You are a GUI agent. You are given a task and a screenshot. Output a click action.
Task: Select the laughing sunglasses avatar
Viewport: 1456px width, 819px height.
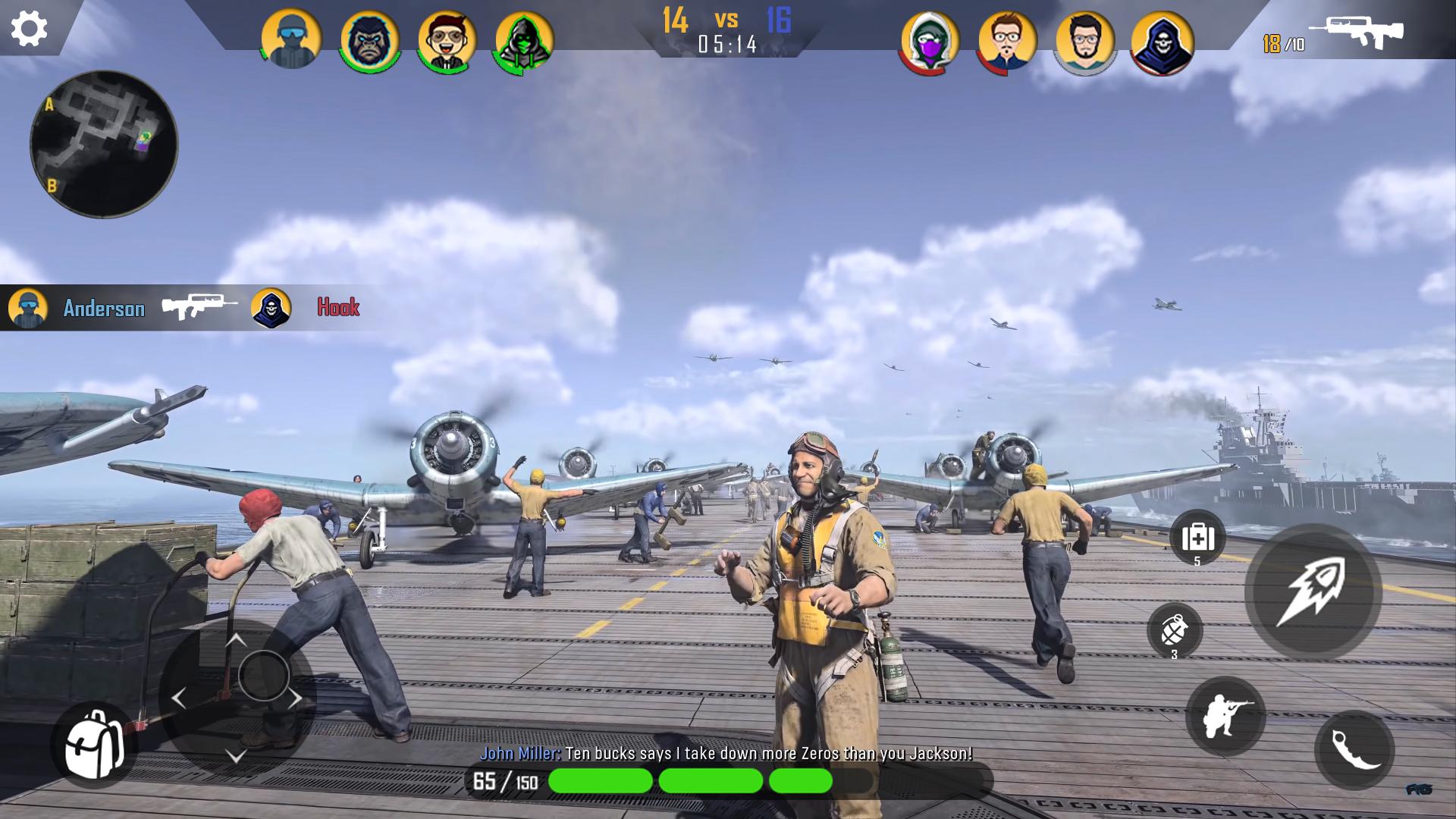447,41
